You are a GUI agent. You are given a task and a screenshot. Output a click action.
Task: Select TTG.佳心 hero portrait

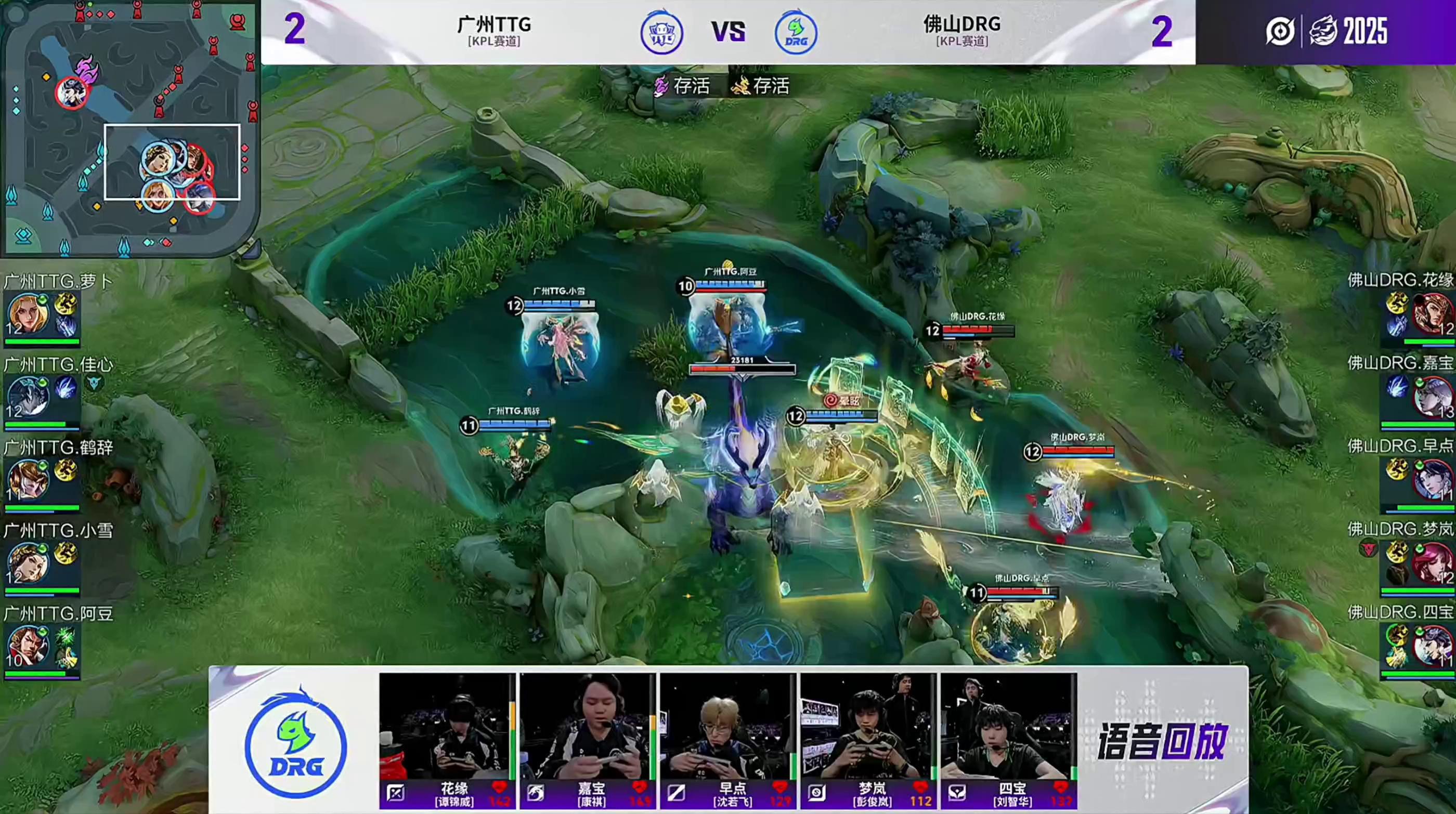pos(28,397)
